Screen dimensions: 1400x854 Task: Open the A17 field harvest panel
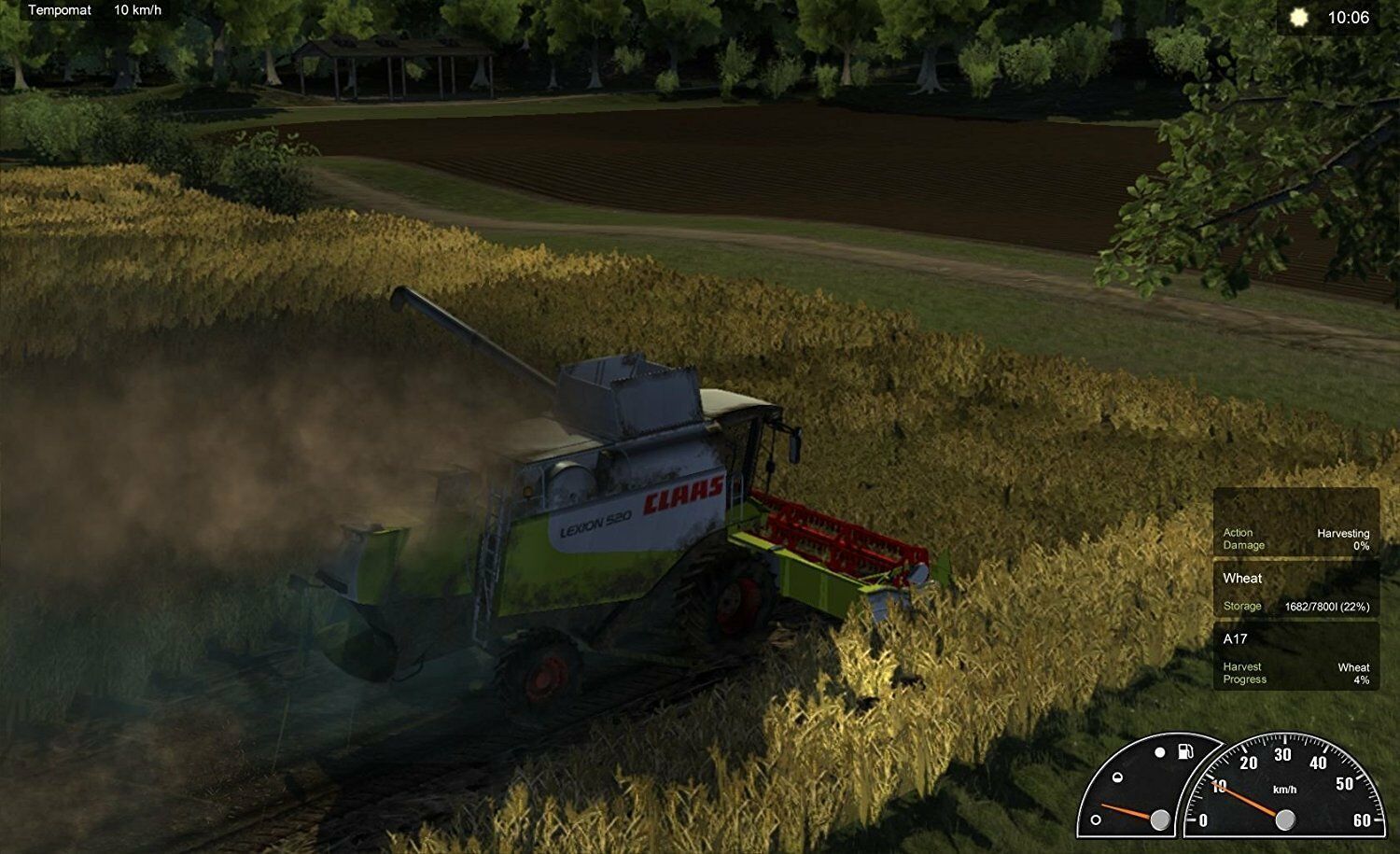(x=1295, y=658)
